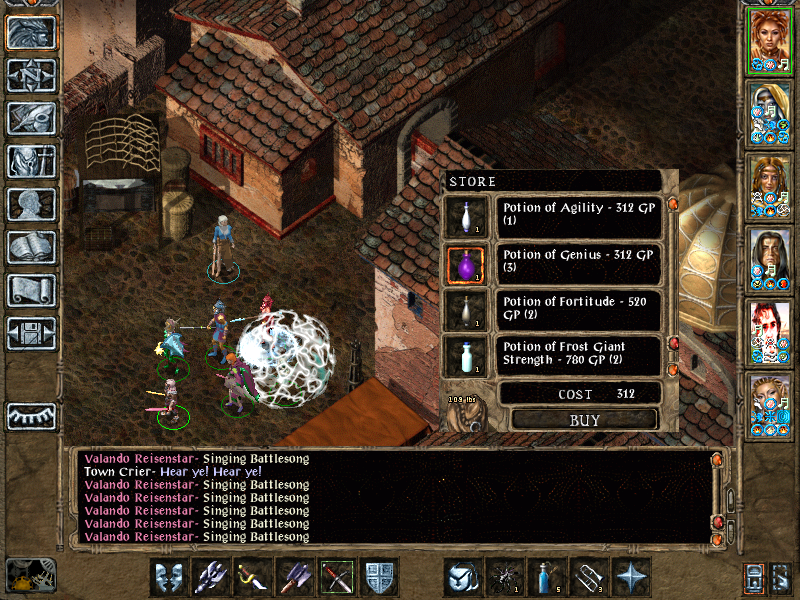The image size is (800, 600).
Task: Rest the party using the closed-eye button
Action: pos(31,414)
